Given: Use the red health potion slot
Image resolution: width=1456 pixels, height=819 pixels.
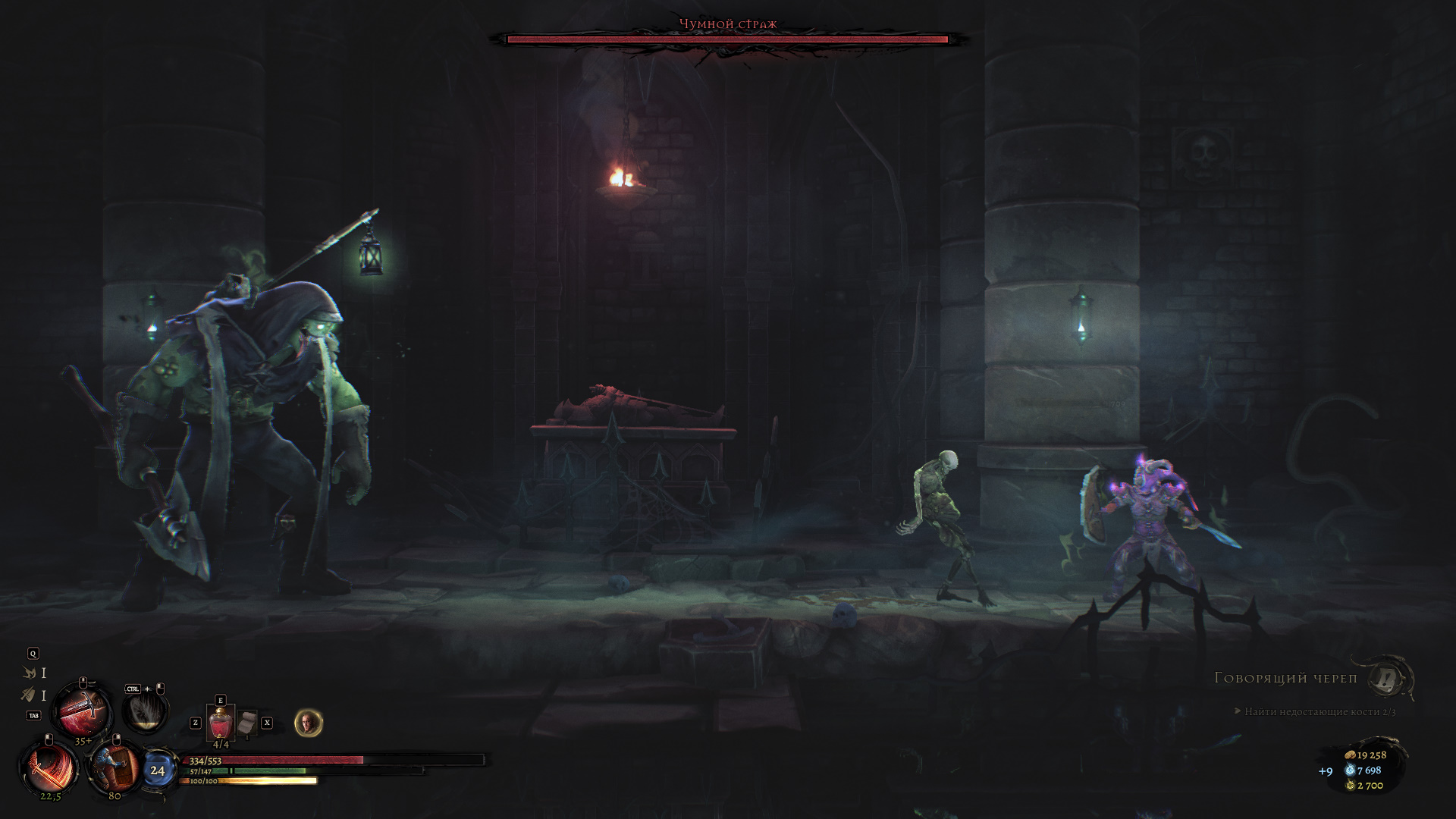Looking at the screenshot, I should [221, 723].
